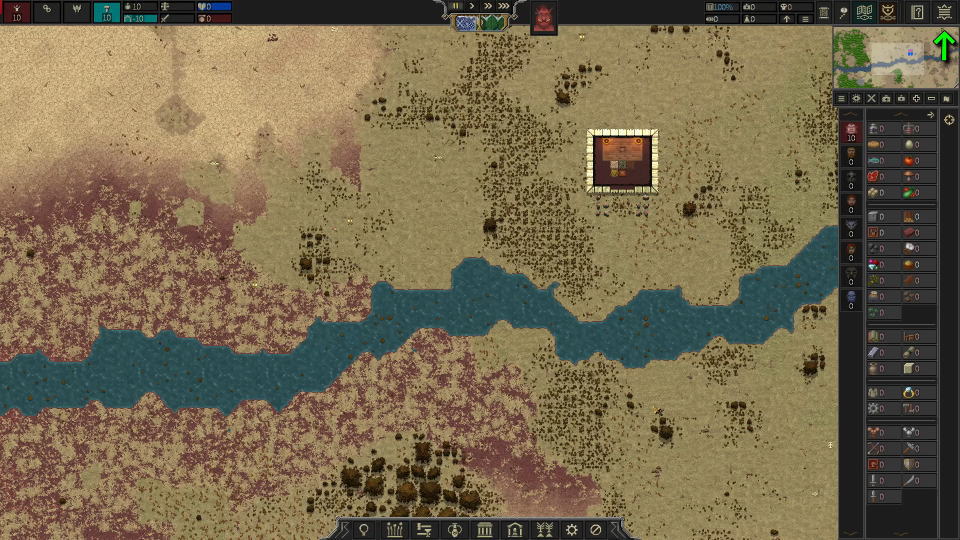This screenshot has height=540, width=960.
Task: Select the crossed-circle cancel tool
Action: (596, 529)
